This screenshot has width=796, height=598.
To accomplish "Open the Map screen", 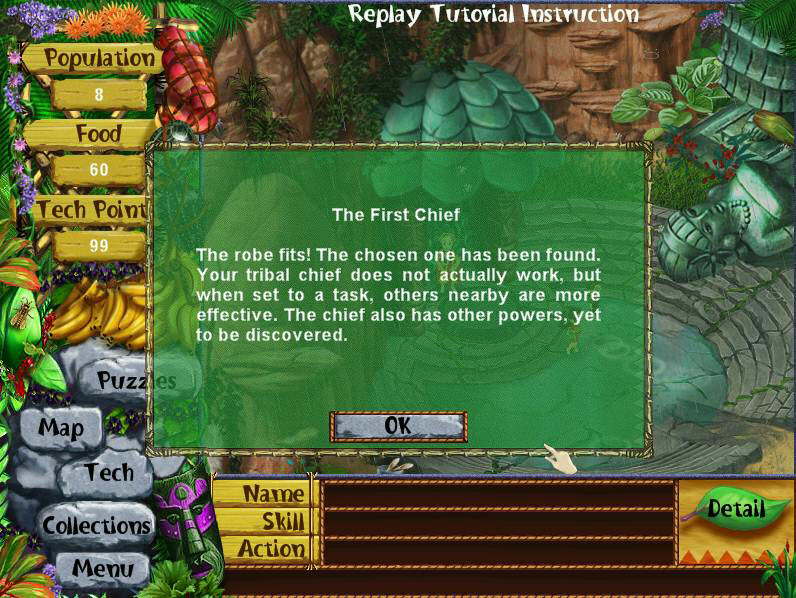I will [x=62, y=428].
